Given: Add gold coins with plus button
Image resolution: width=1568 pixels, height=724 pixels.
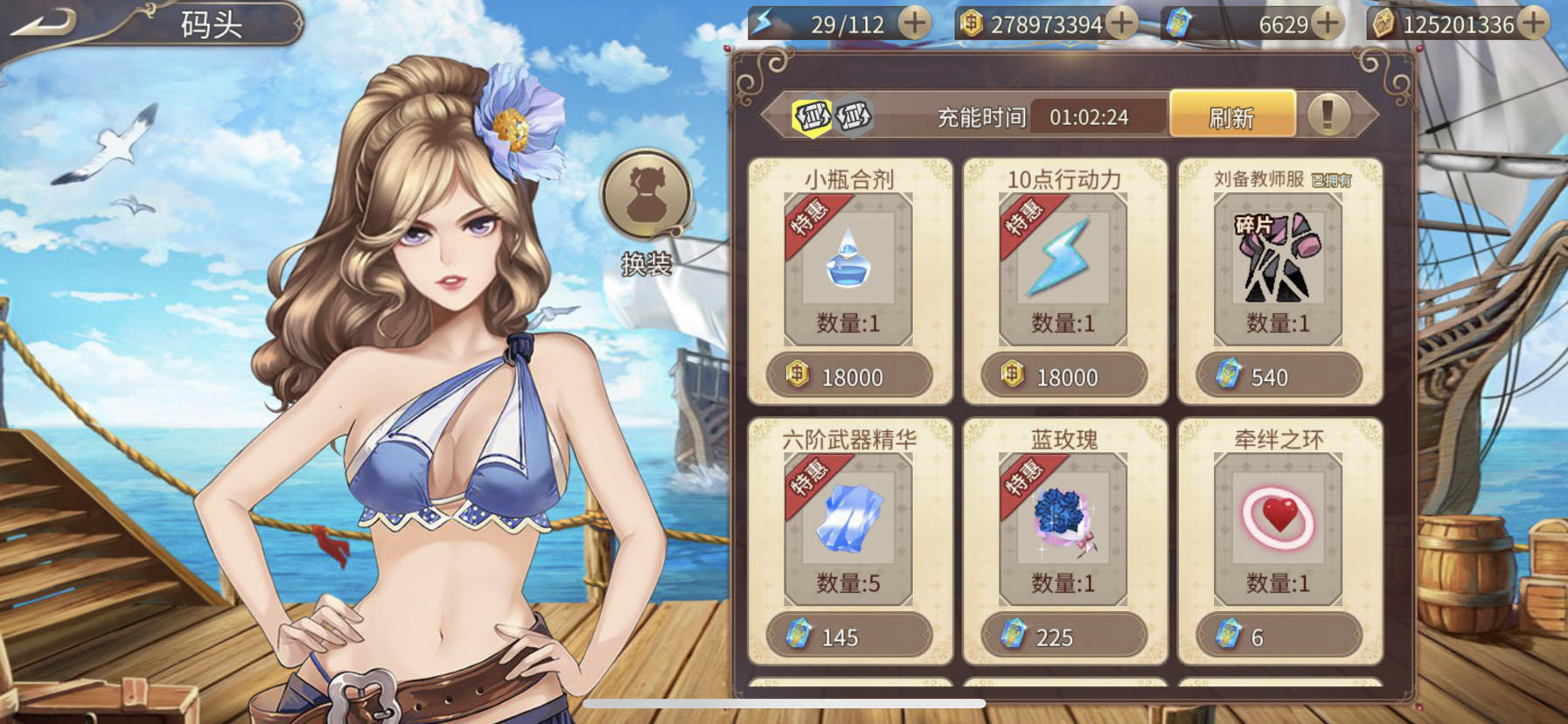Looking at the screenshot, I should pos(1122,24).
